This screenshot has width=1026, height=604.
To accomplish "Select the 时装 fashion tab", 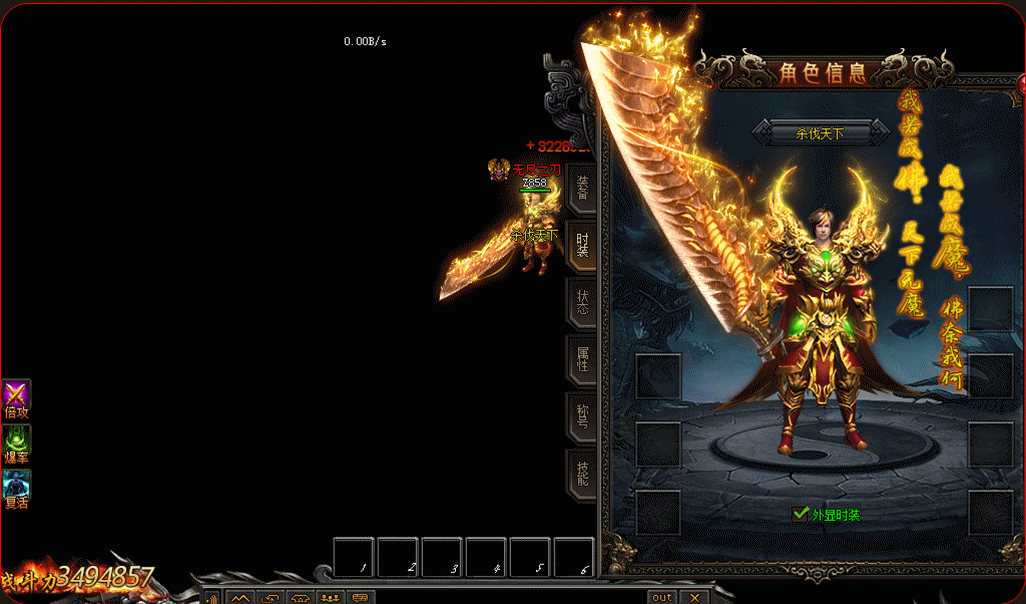I will tap(582, 244).
